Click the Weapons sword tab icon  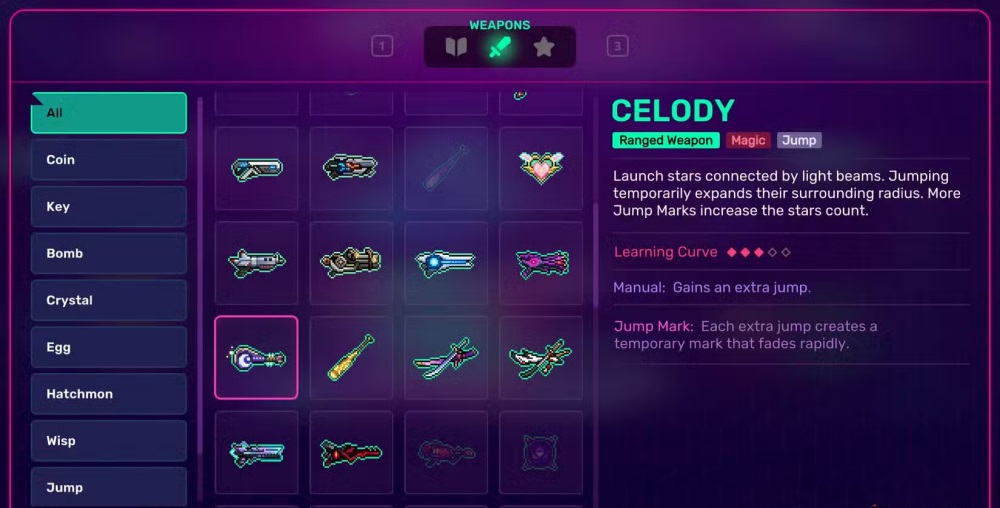pyautogui.click(x=499, y=47)
